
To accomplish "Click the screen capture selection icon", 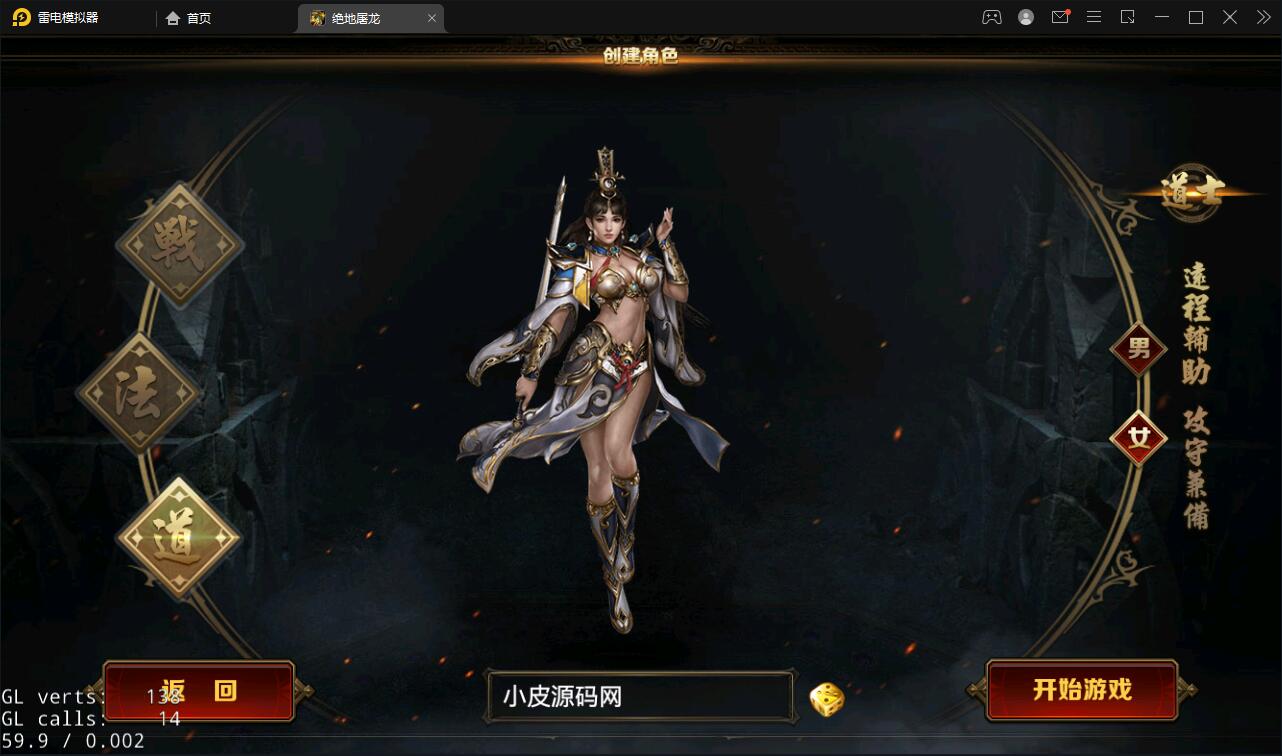I will (1128, 17).
